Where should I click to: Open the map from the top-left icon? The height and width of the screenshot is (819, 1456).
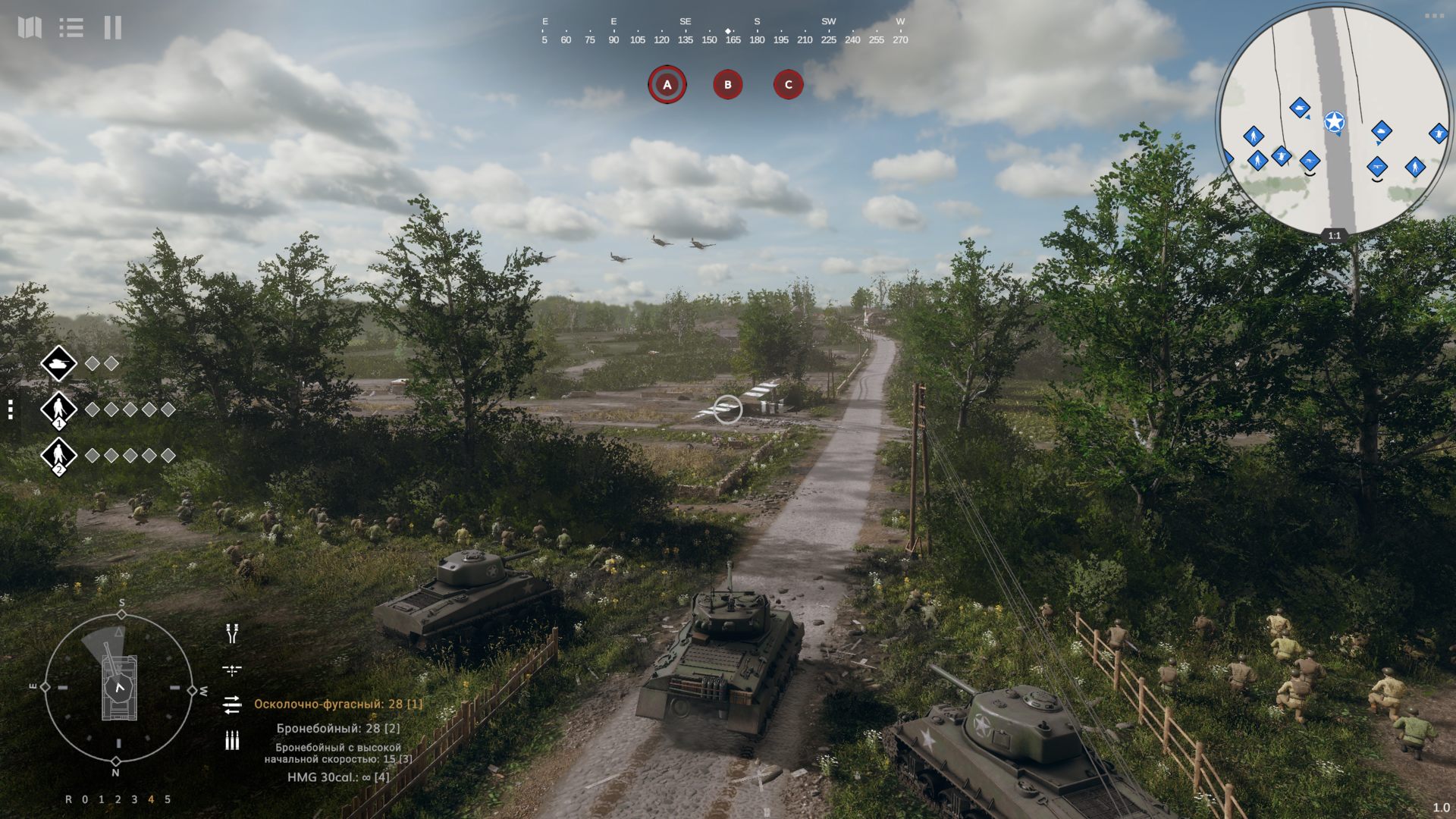point(30,28)
